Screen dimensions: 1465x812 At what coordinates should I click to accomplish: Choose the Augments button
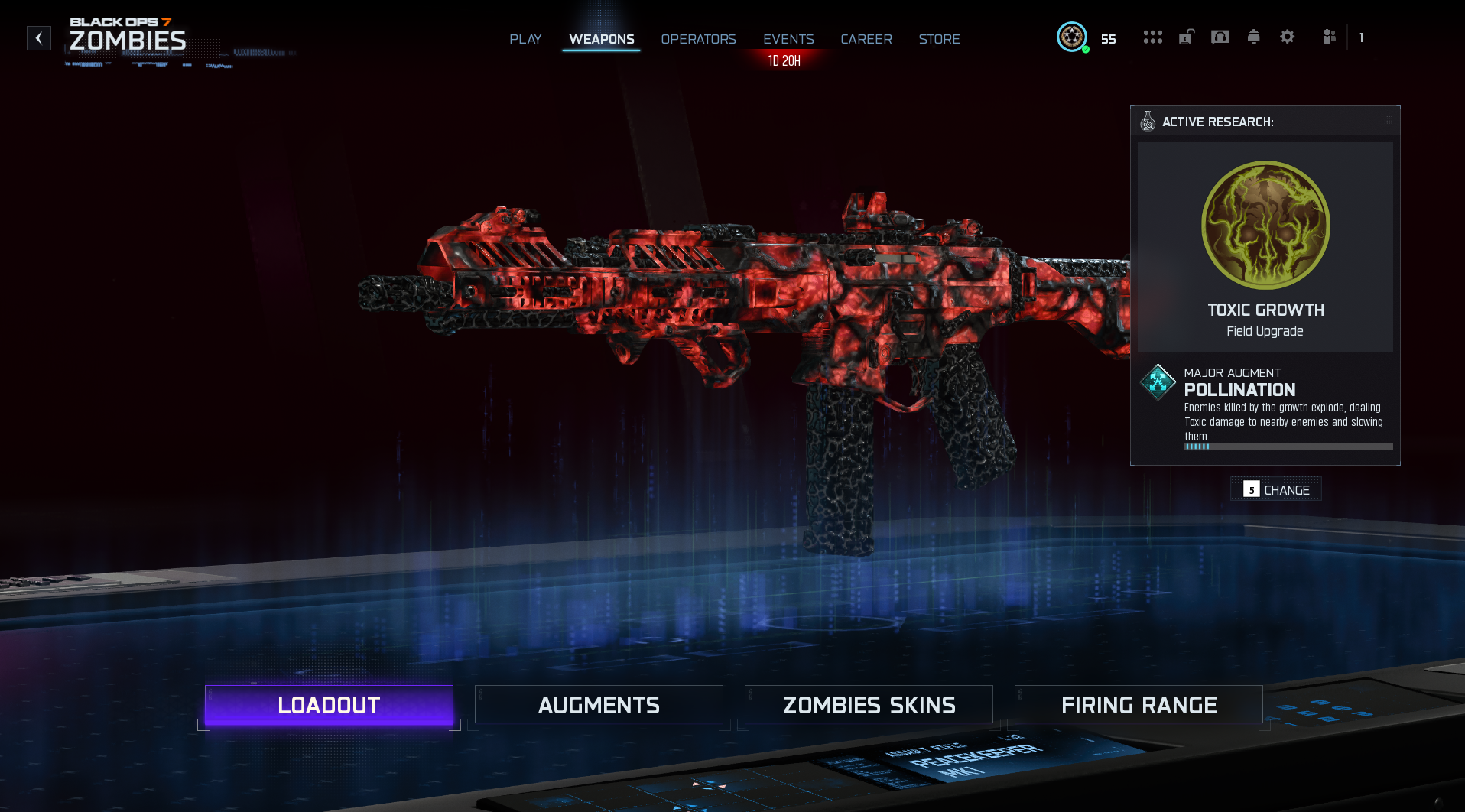coord(599,704)
